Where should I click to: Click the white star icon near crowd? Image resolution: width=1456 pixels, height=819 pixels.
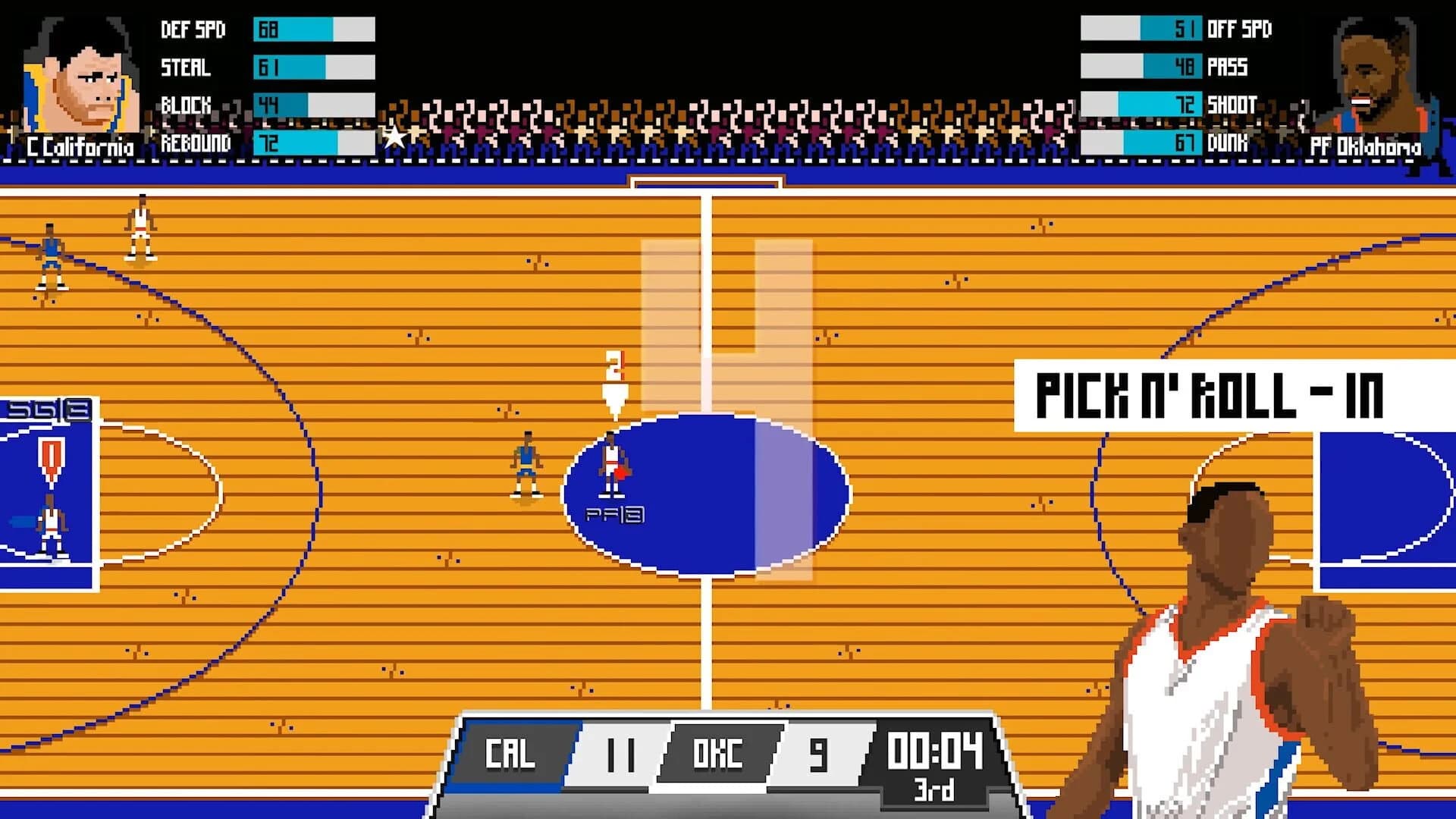[x=395, y=137]
